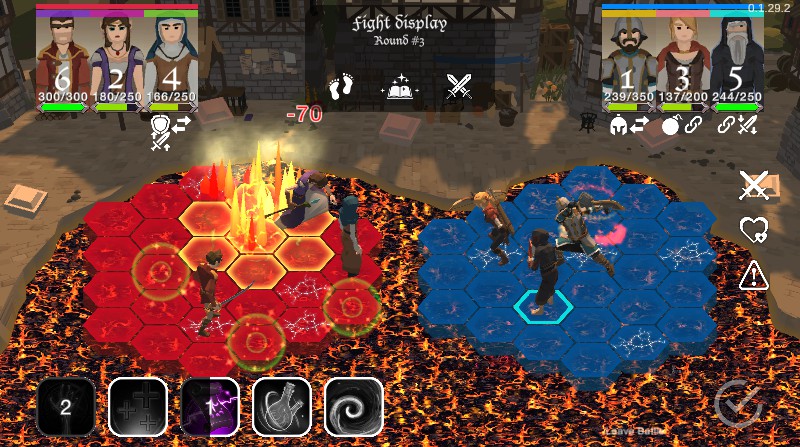This screenshot has width=800, height=447.
Task: Cast the white swirl vortex ability
Action: coord(354,407)
